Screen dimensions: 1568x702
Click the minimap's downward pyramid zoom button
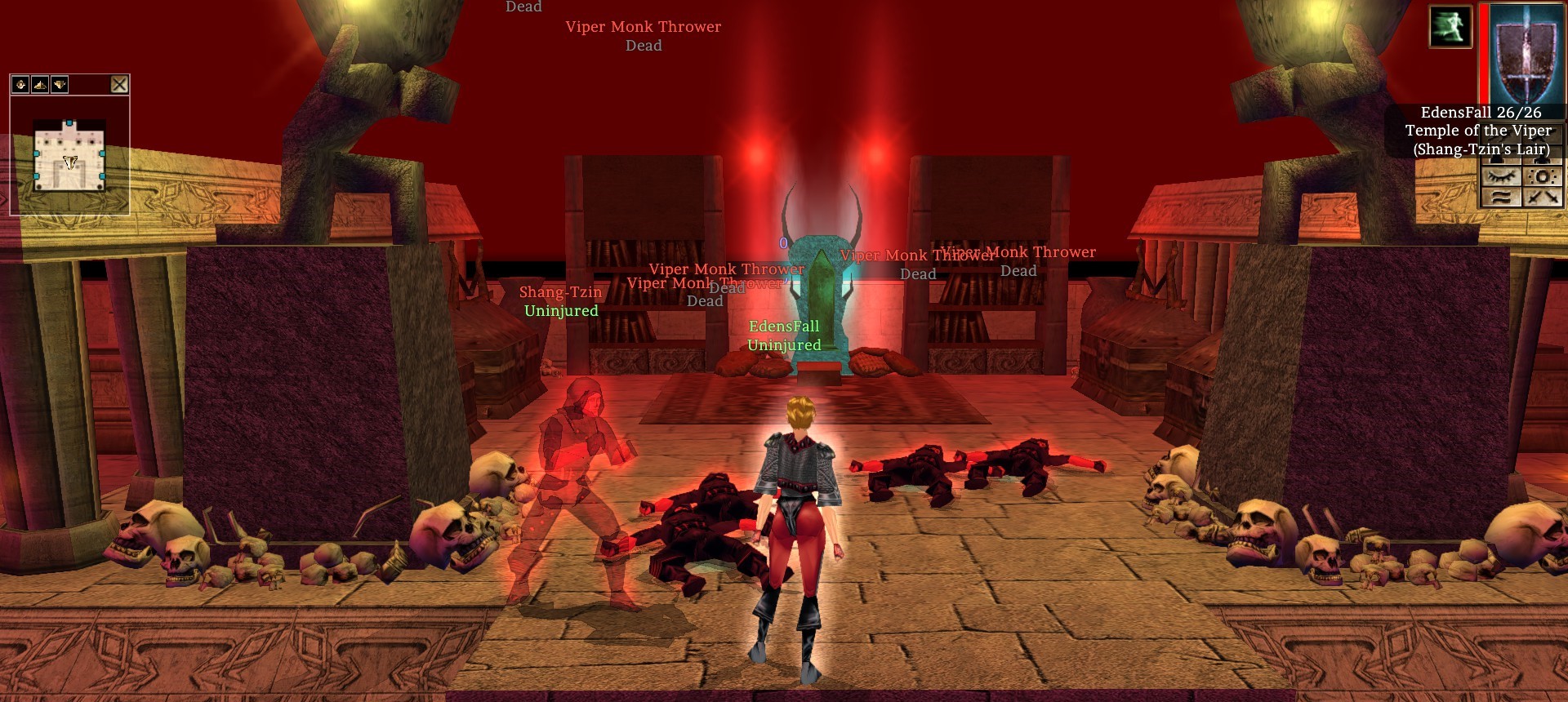point(59,84)
